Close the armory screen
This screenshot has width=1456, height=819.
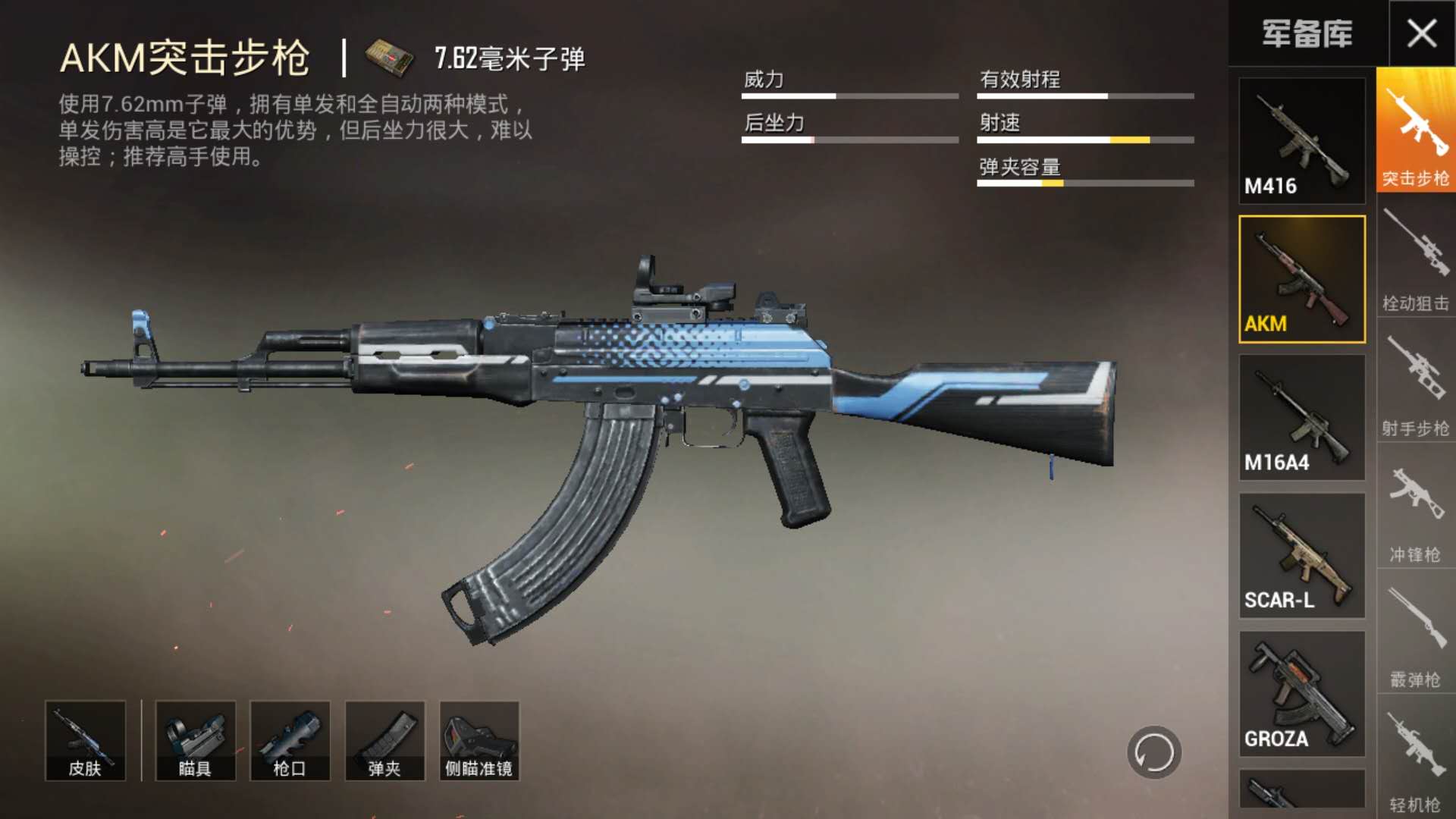click(1421, 33)
